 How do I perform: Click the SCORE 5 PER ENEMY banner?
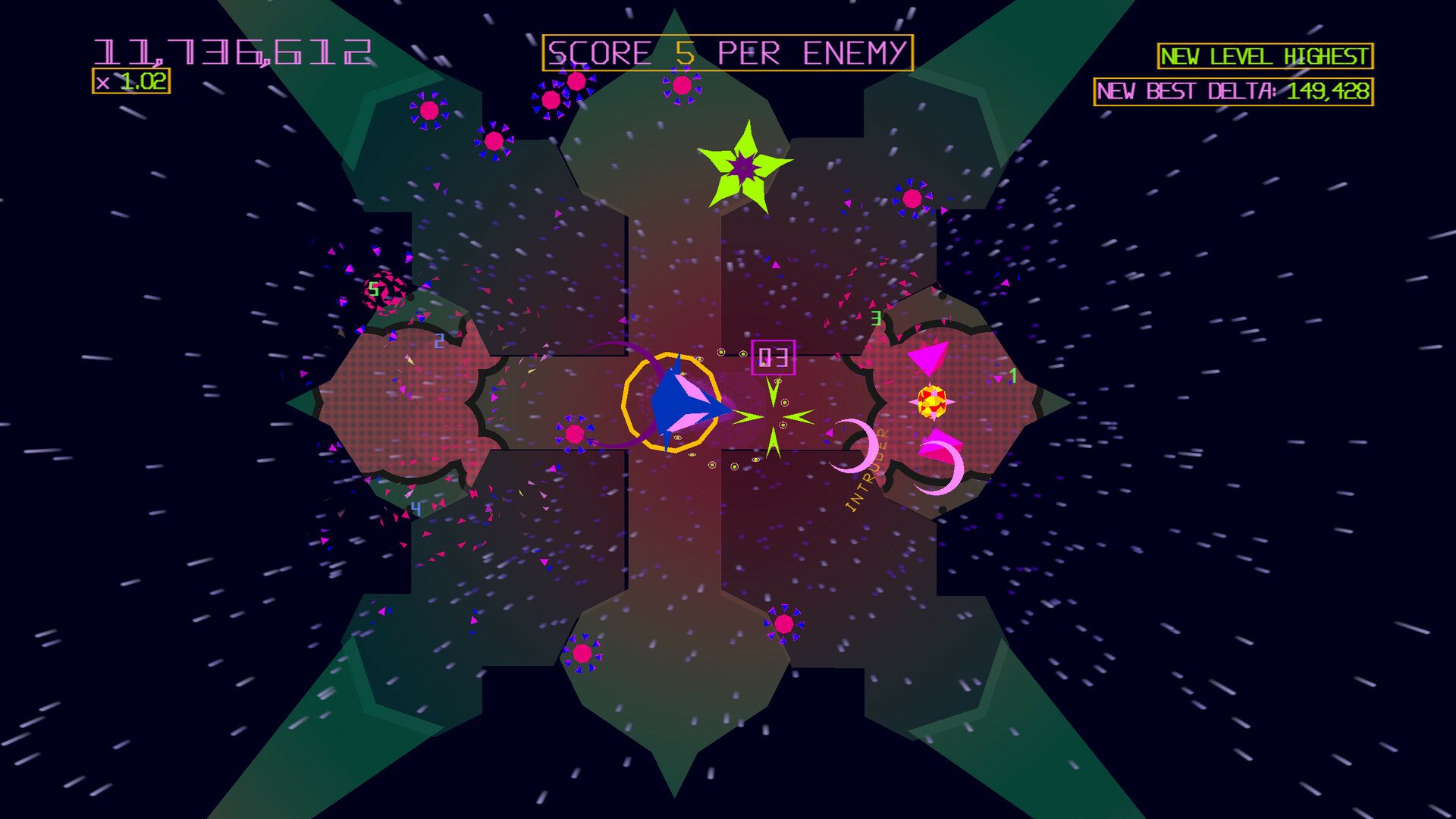click(726, 52)
